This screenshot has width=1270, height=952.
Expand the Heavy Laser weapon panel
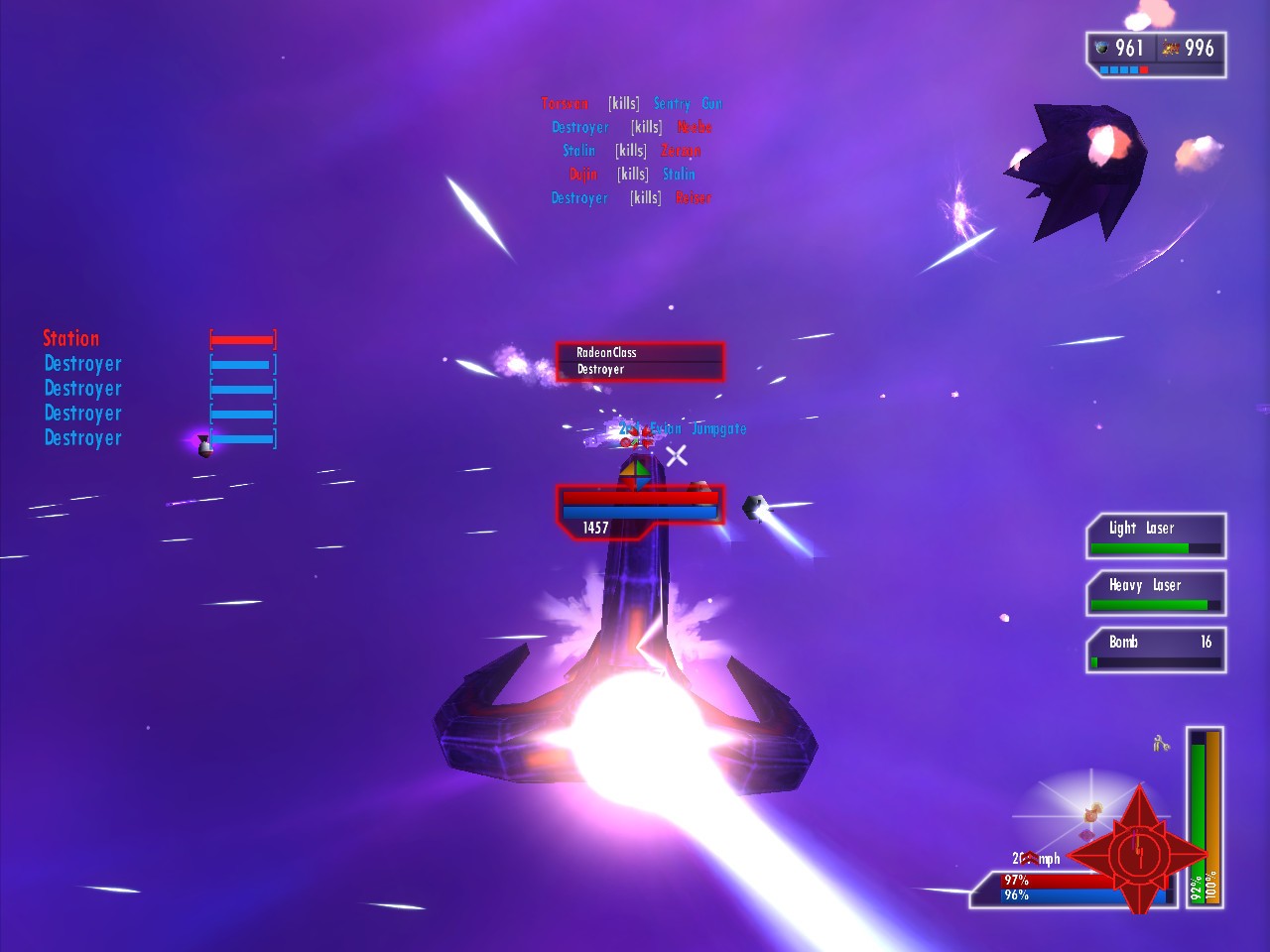pyautogui.click(x=1156, y=592)
